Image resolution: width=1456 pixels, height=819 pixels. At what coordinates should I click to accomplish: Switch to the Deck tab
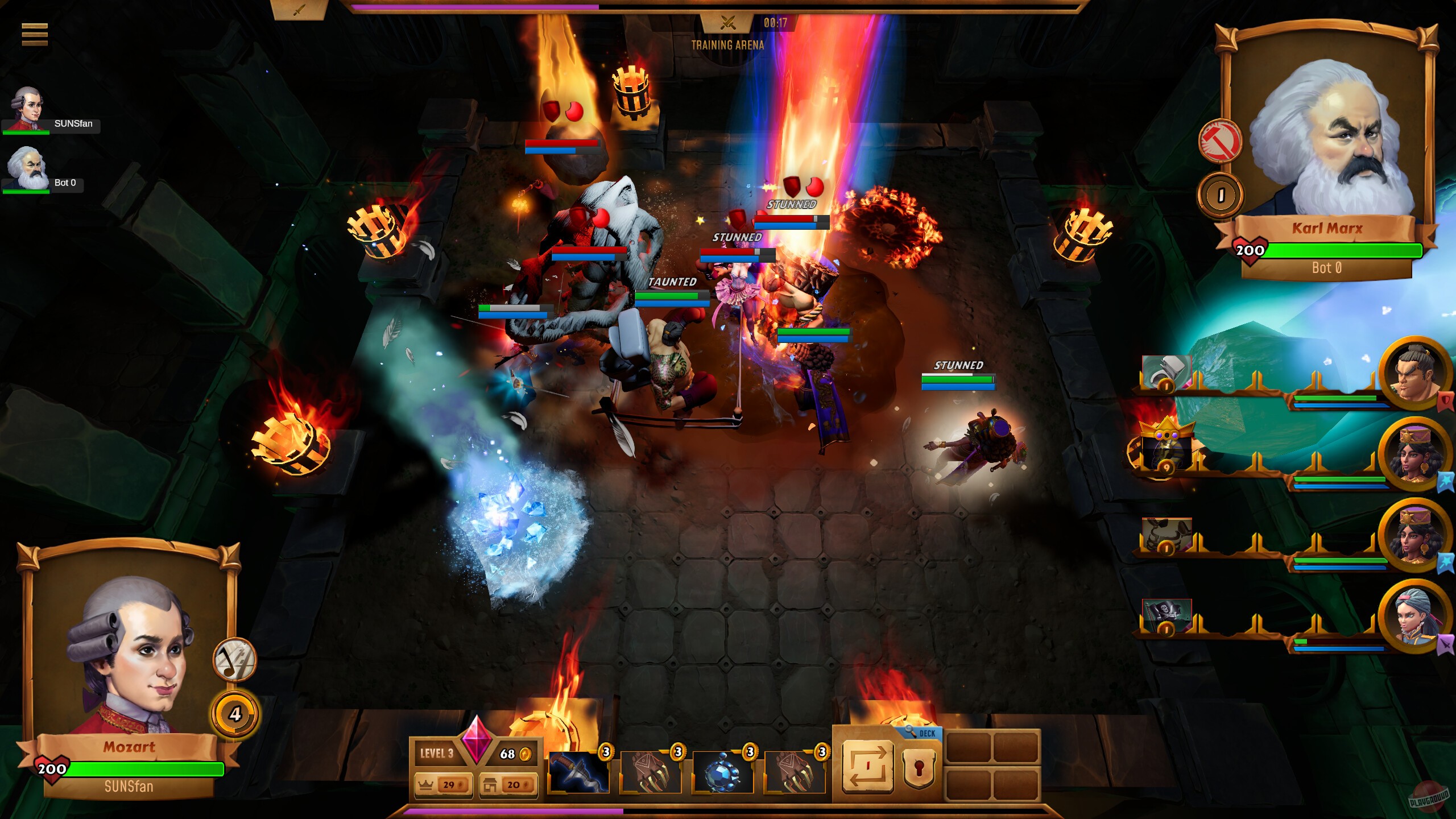926,734
